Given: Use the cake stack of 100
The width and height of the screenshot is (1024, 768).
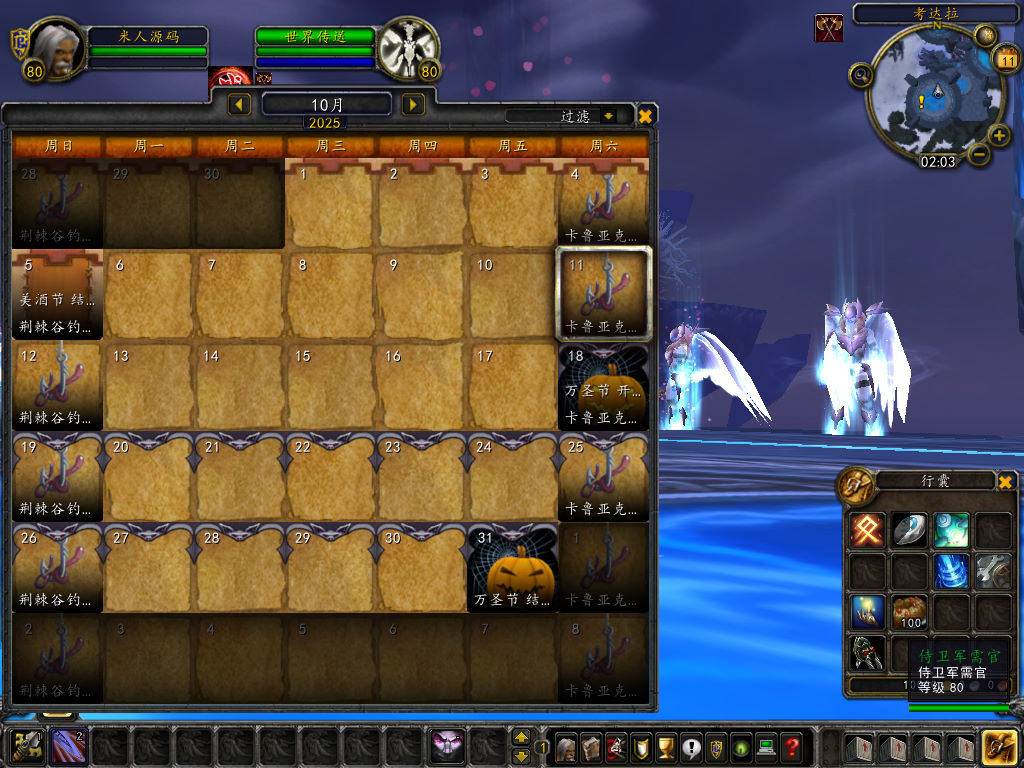Looking at the screenshot, I should point(908,611).
